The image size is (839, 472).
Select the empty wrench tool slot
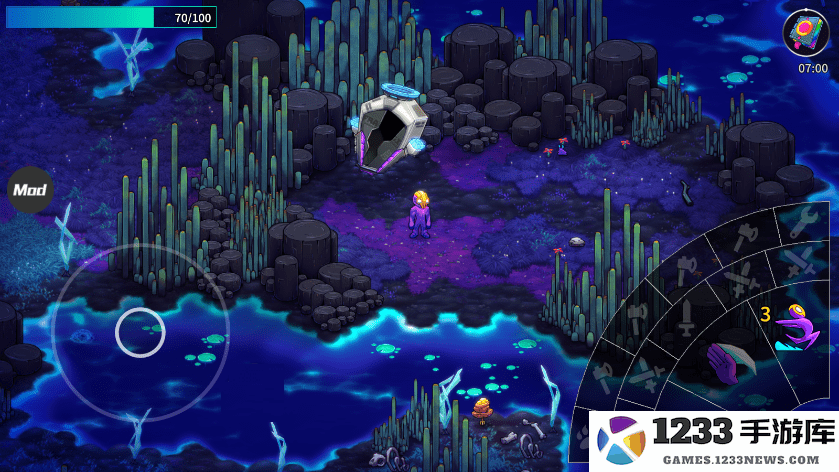click(803, 221)
